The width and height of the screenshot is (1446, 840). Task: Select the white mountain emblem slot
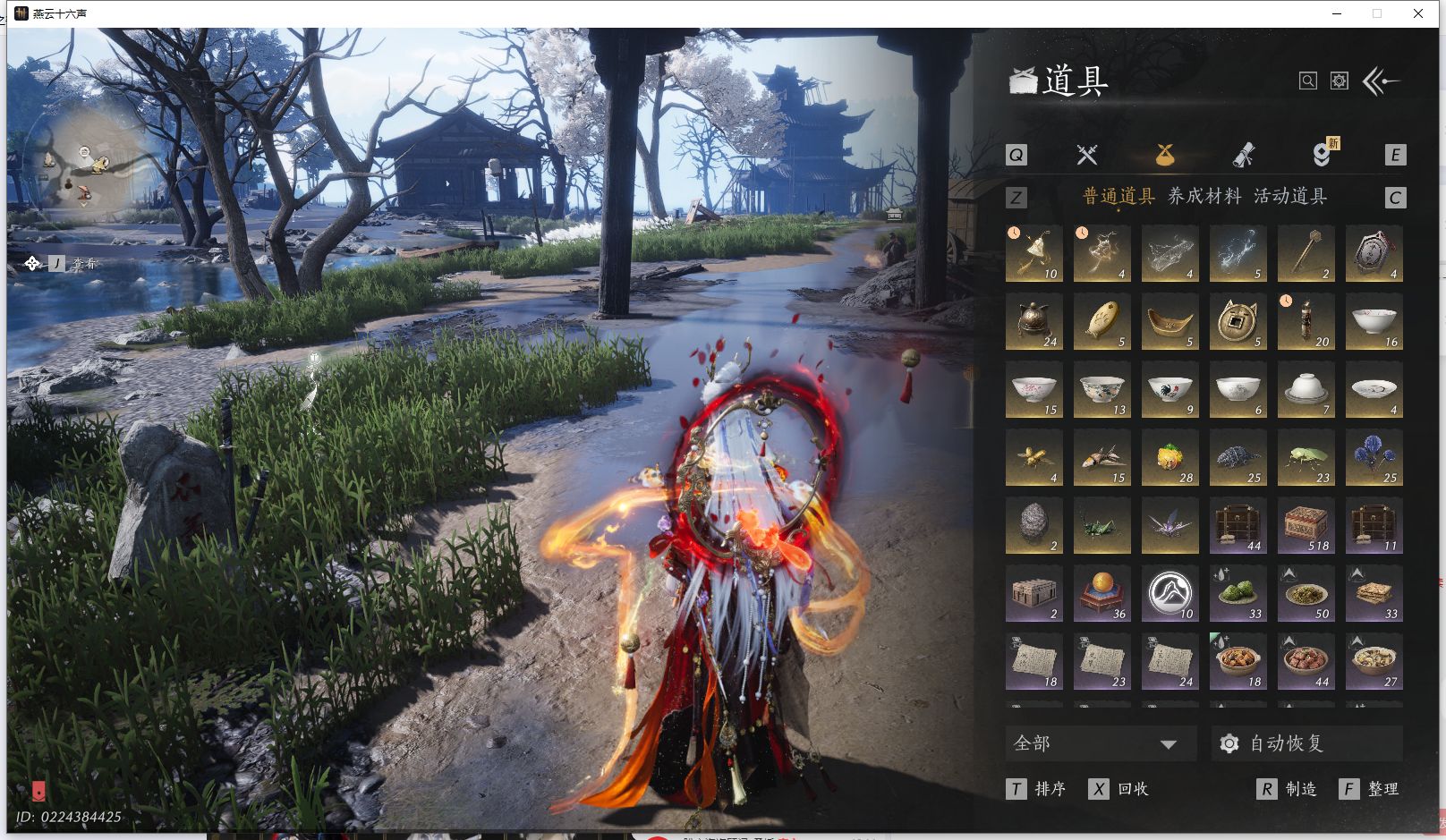(1170, 594)
